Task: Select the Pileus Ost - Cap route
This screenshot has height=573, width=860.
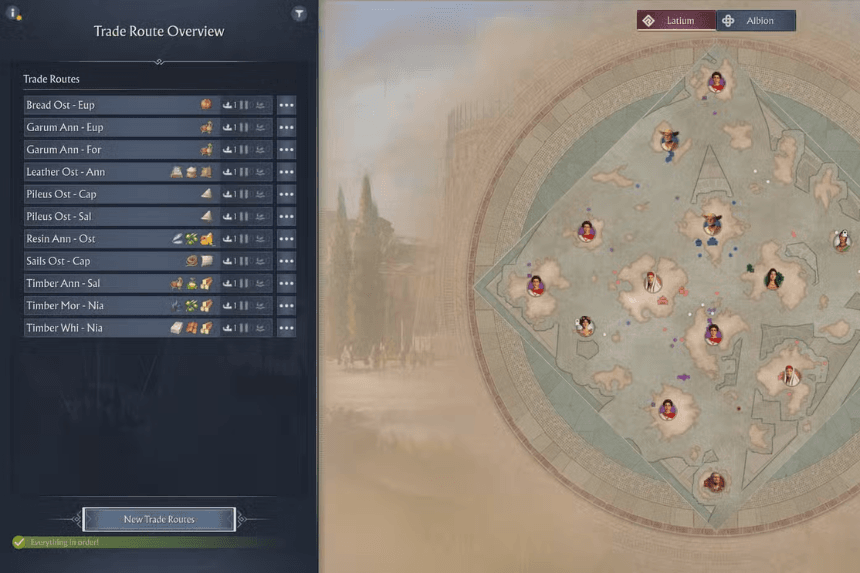Action: tap(110, 194)
